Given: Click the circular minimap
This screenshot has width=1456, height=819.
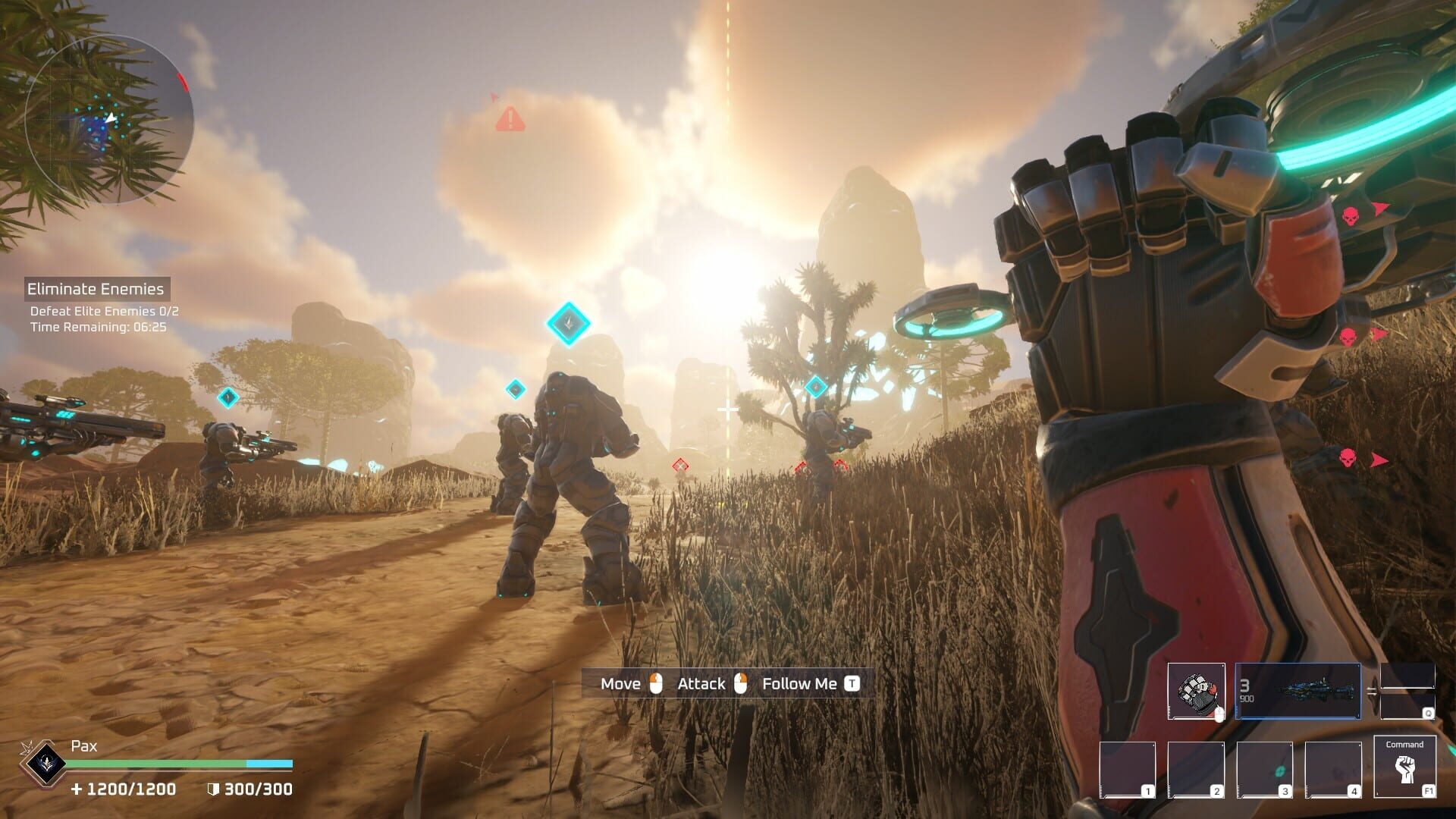Looking at the screenshot, I should [x=109, y=119].
